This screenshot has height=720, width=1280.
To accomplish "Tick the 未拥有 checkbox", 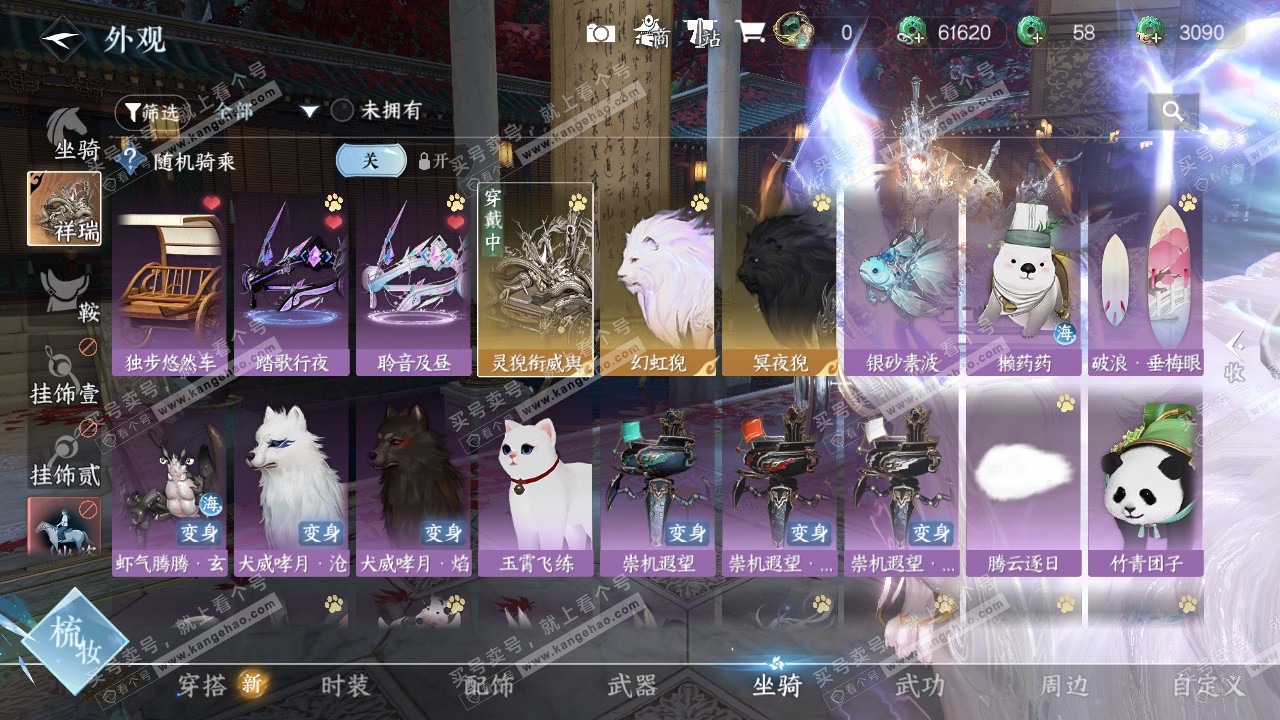I will click(343, 111).
